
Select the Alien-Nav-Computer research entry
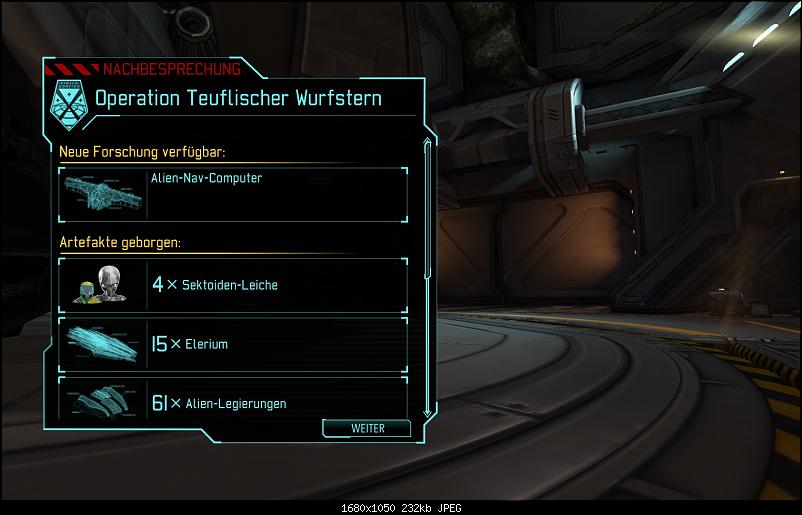coord(233,193)
